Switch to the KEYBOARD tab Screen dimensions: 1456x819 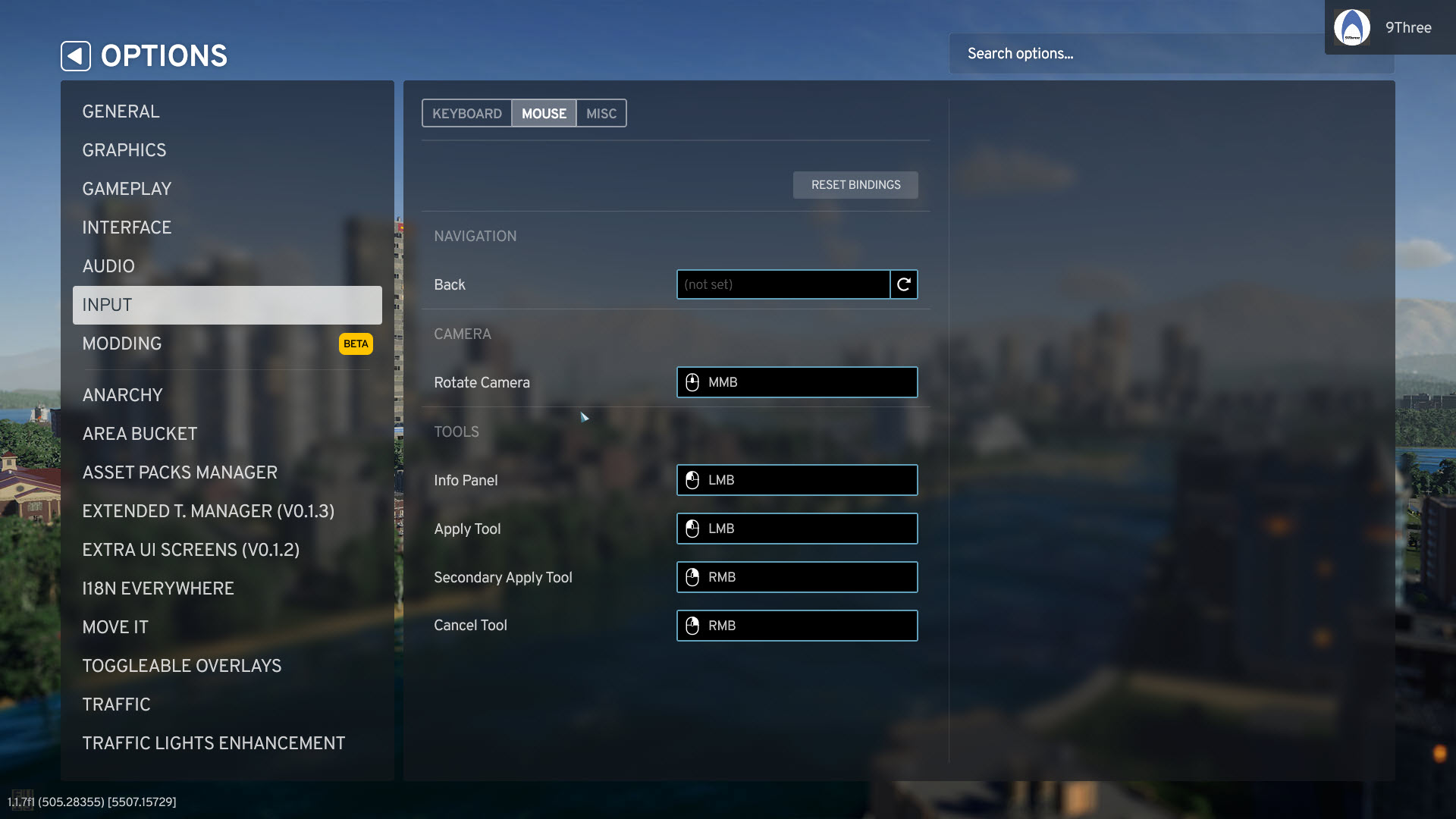pyautogui.click(x=467, y=113)
